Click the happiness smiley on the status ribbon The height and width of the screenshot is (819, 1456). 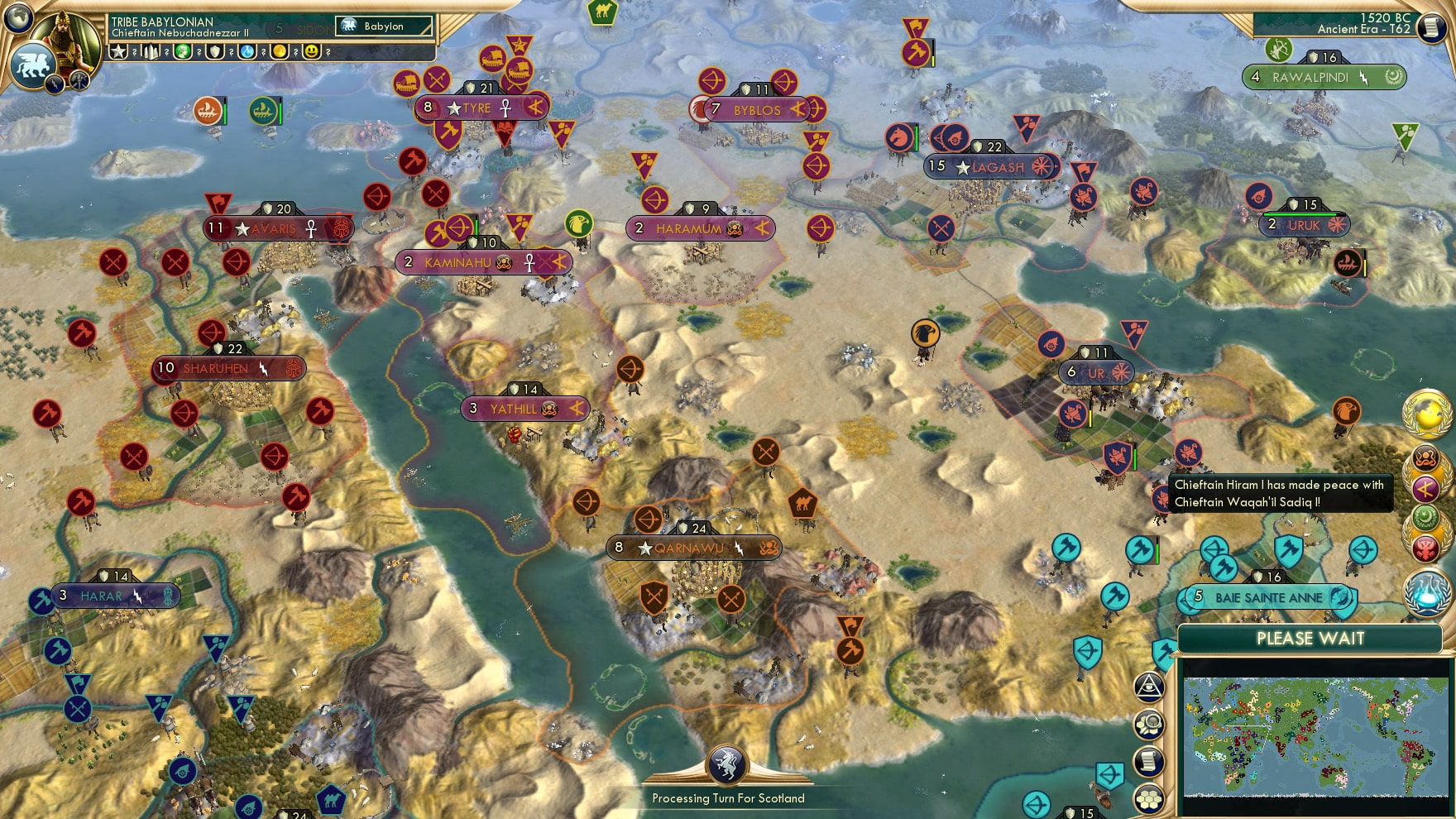click(309, 51)
